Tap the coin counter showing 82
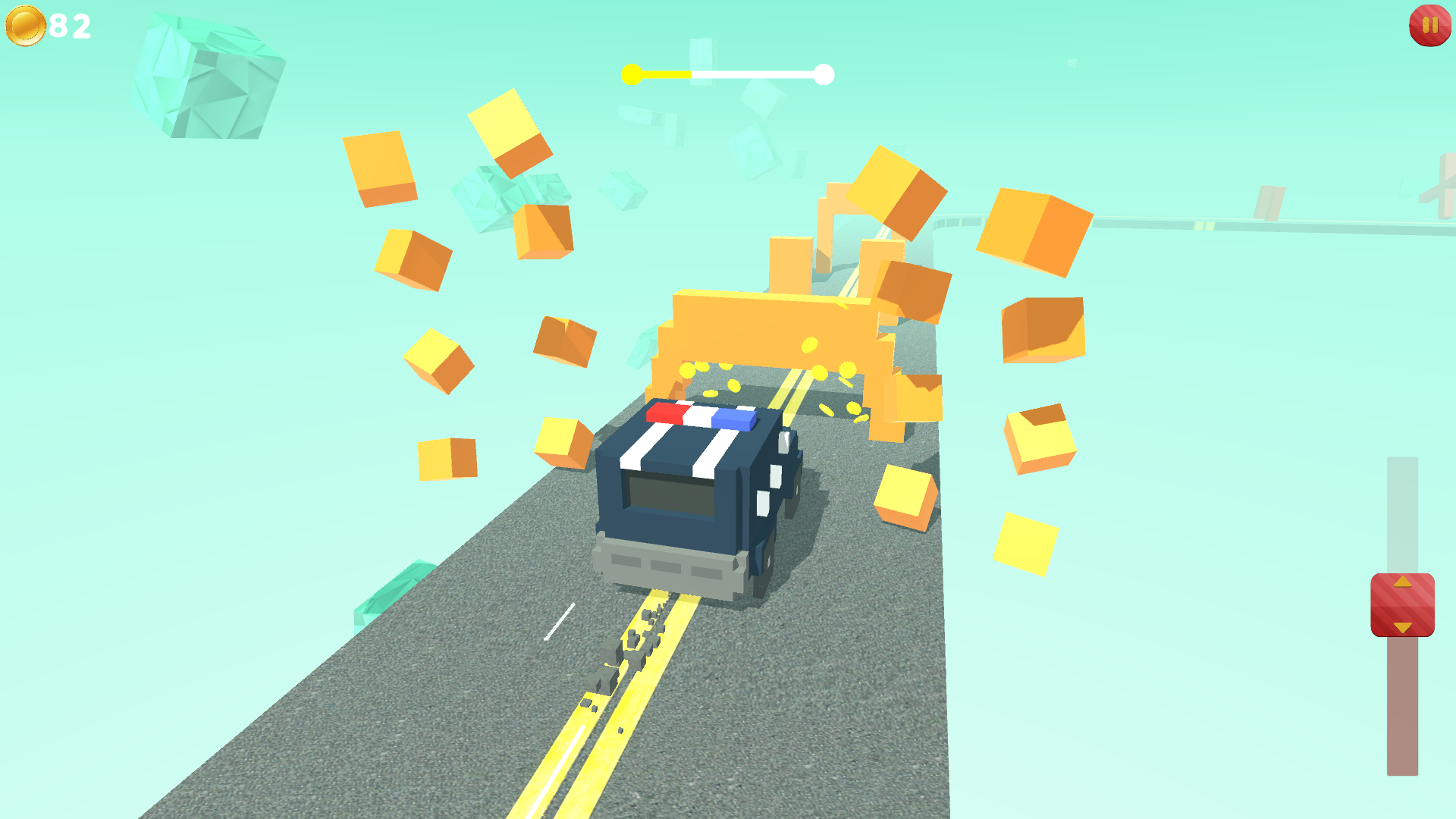The image size is (1456, 819). 67,27
